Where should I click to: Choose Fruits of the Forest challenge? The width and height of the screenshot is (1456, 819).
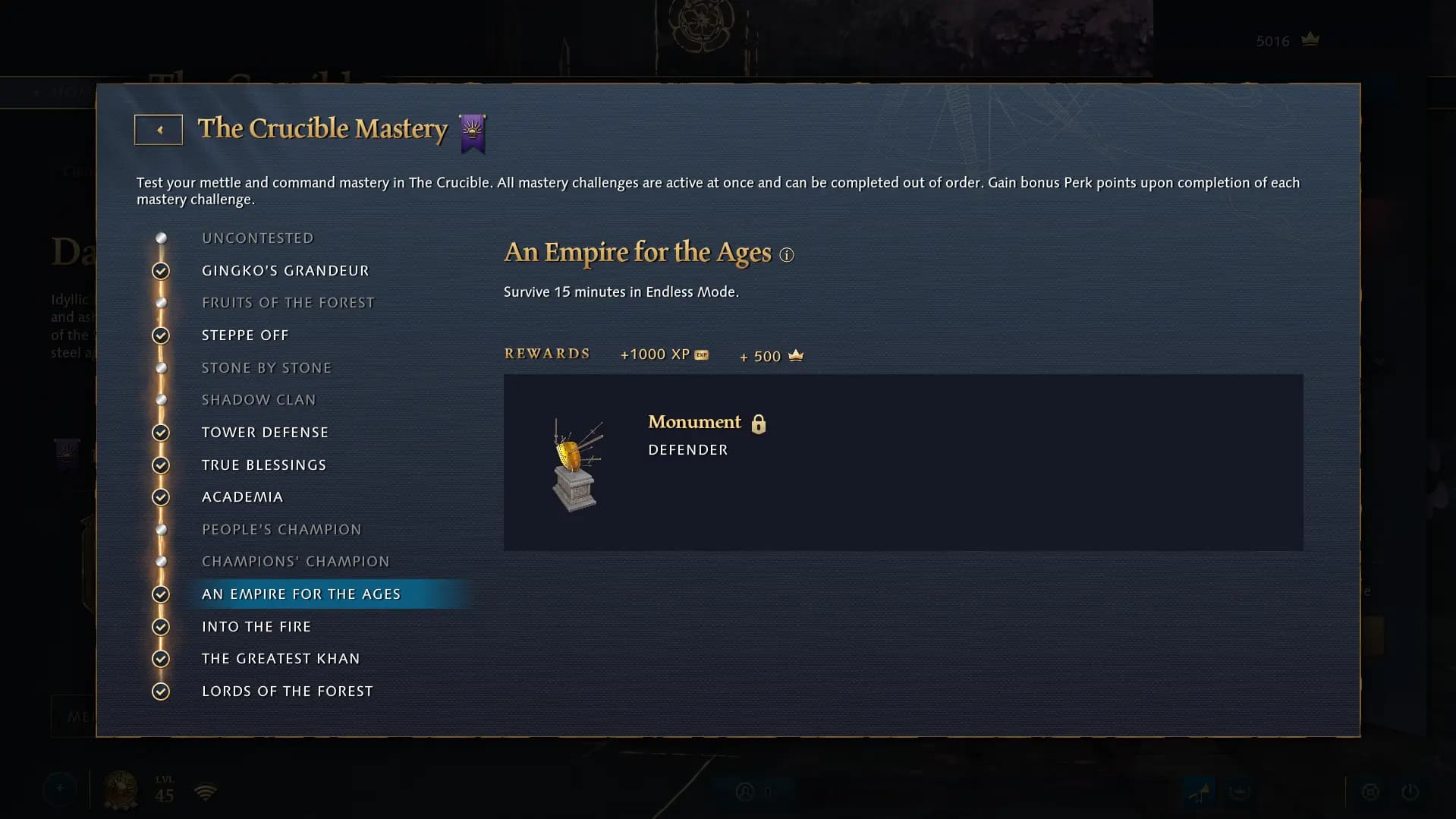[288, 303]
